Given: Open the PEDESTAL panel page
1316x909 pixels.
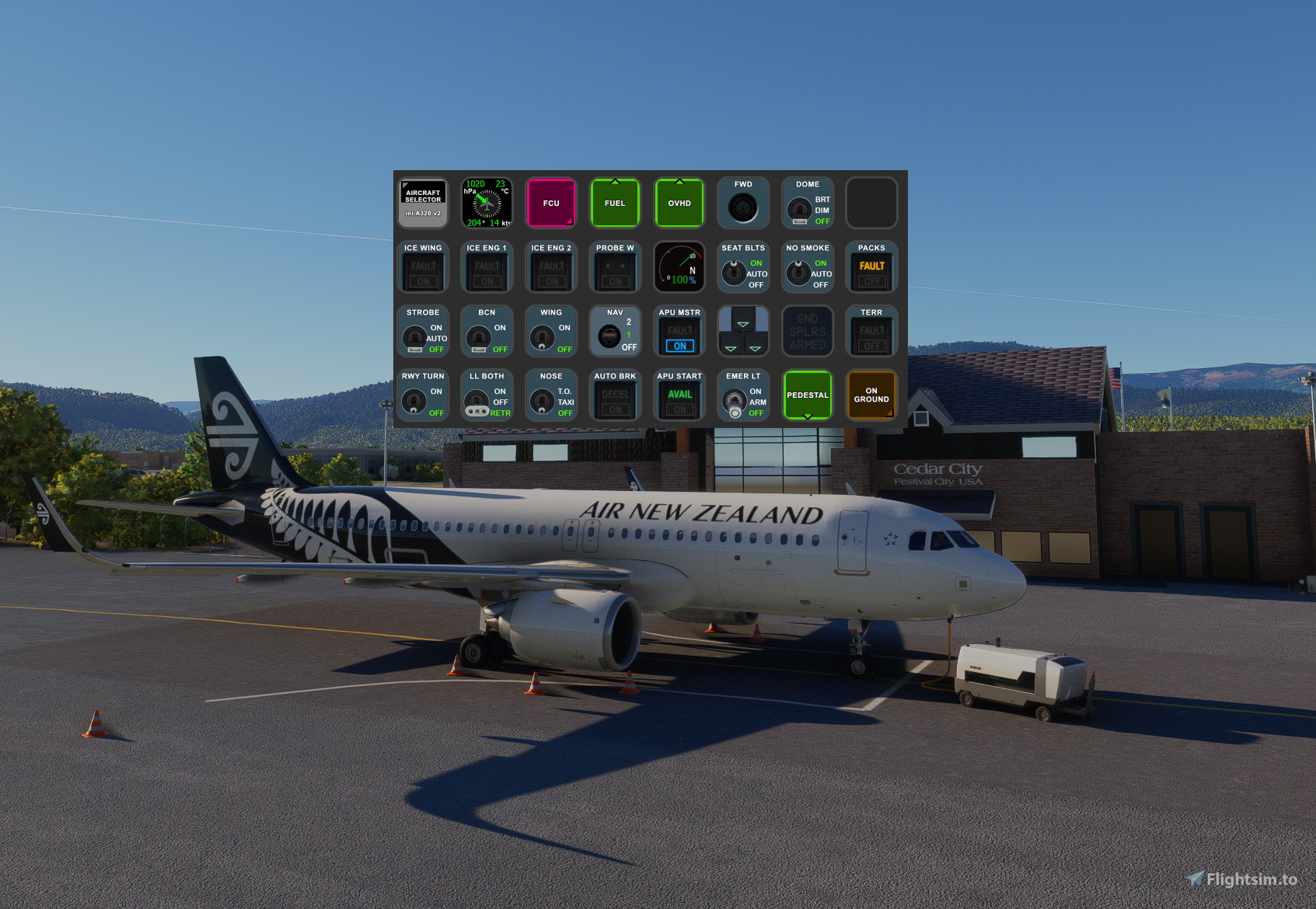Looking at the screenshot, I should coord(808,395).
